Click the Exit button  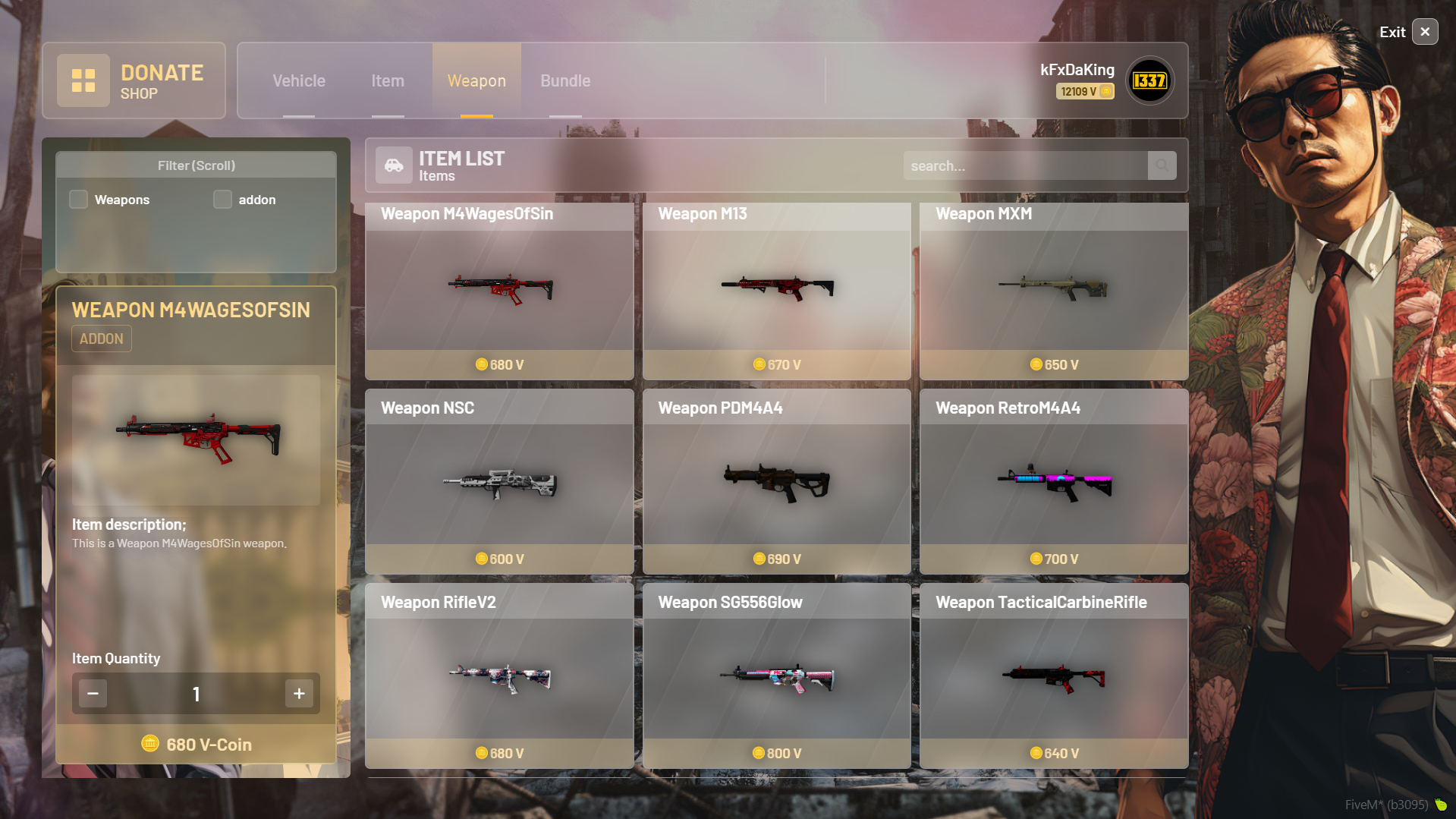pos(1424,31)
